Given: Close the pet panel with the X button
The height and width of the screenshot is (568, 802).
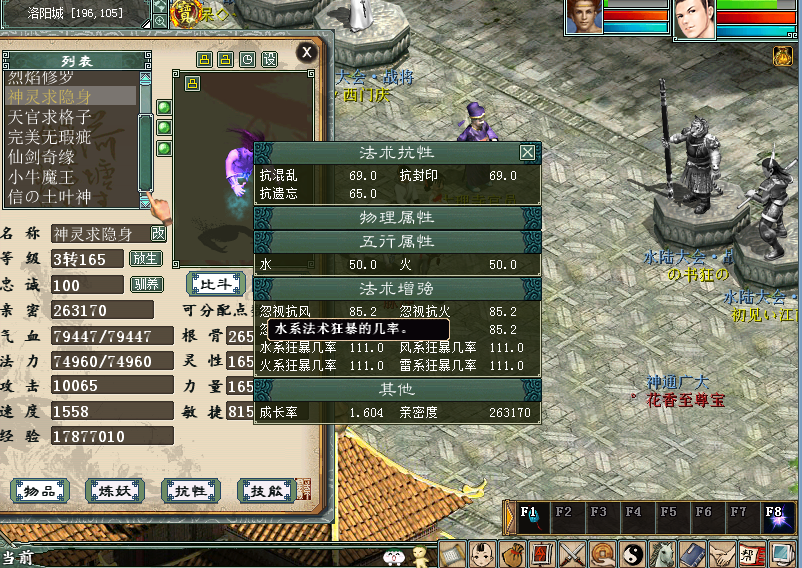Looking at the screenshot, I should point(307,52).
